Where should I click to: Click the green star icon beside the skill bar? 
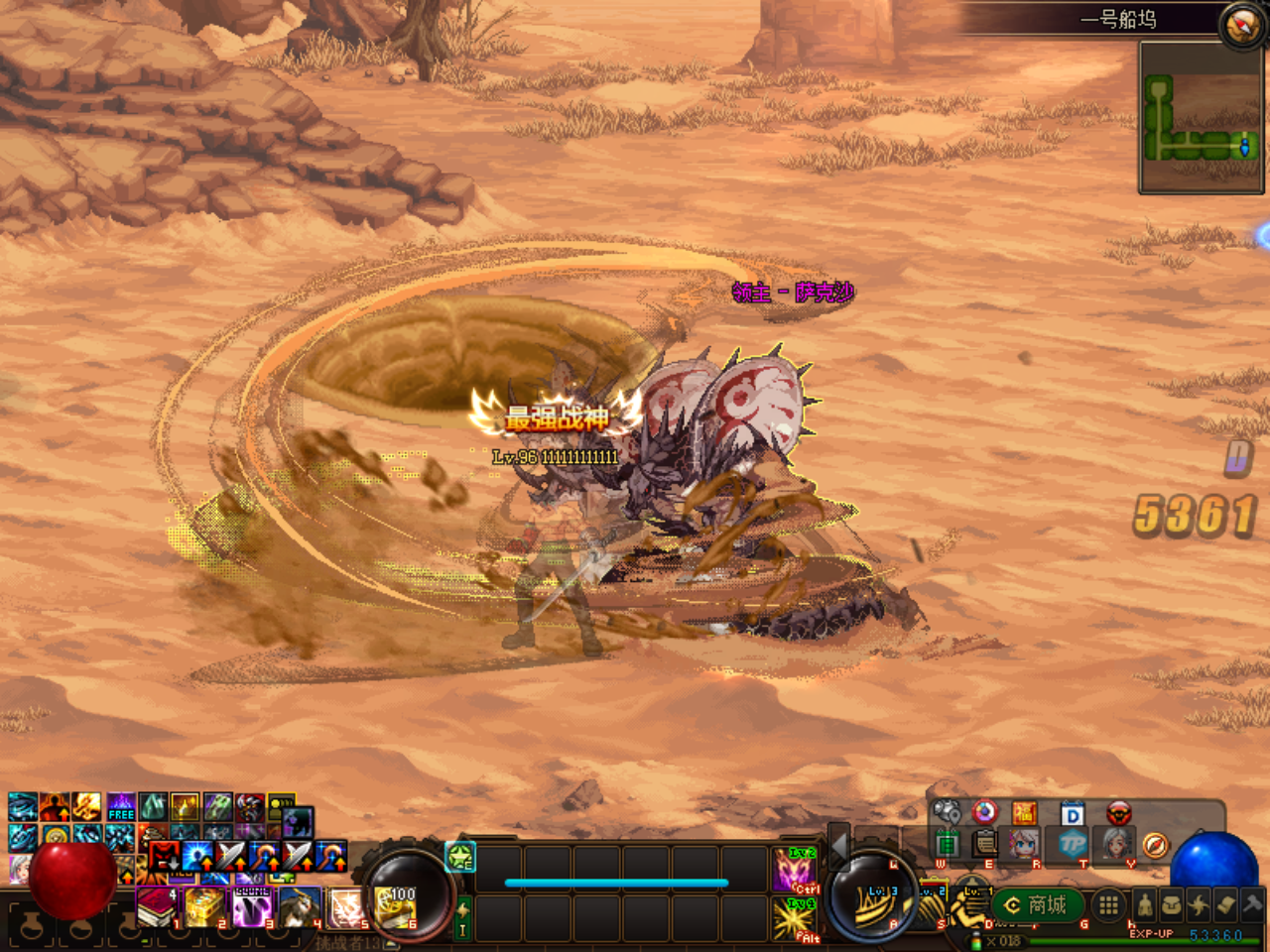tap(461, 856)
